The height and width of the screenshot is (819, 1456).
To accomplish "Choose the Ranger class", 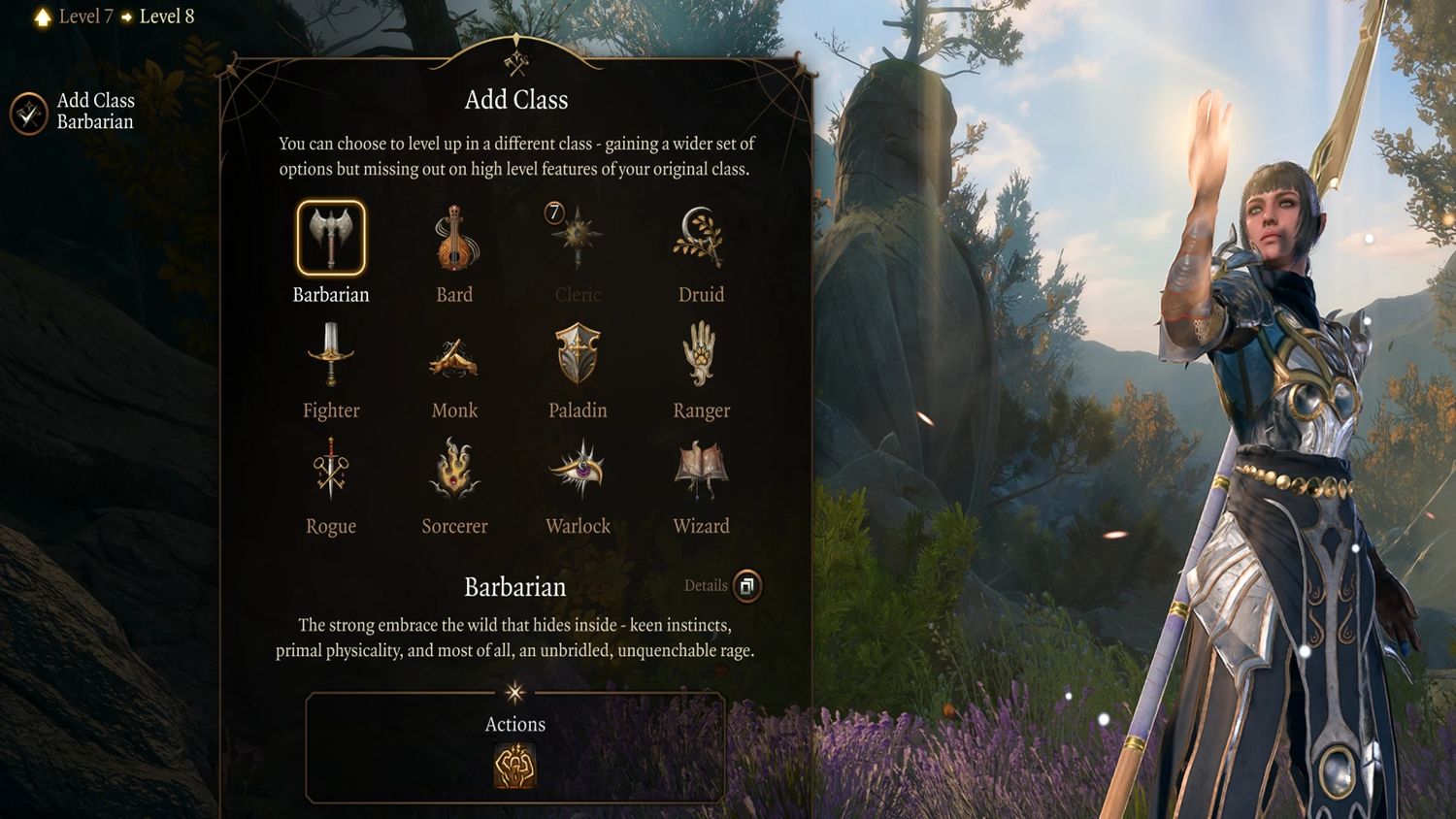I will (701, 355).
